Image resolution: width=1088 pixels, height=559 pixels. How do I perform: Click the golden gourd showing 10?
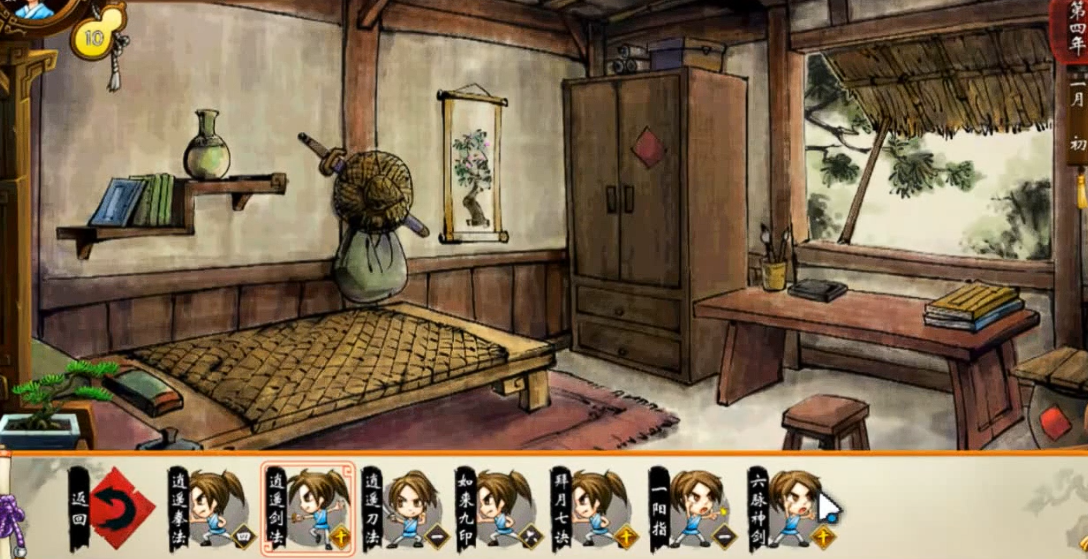(x=94, y=38)
